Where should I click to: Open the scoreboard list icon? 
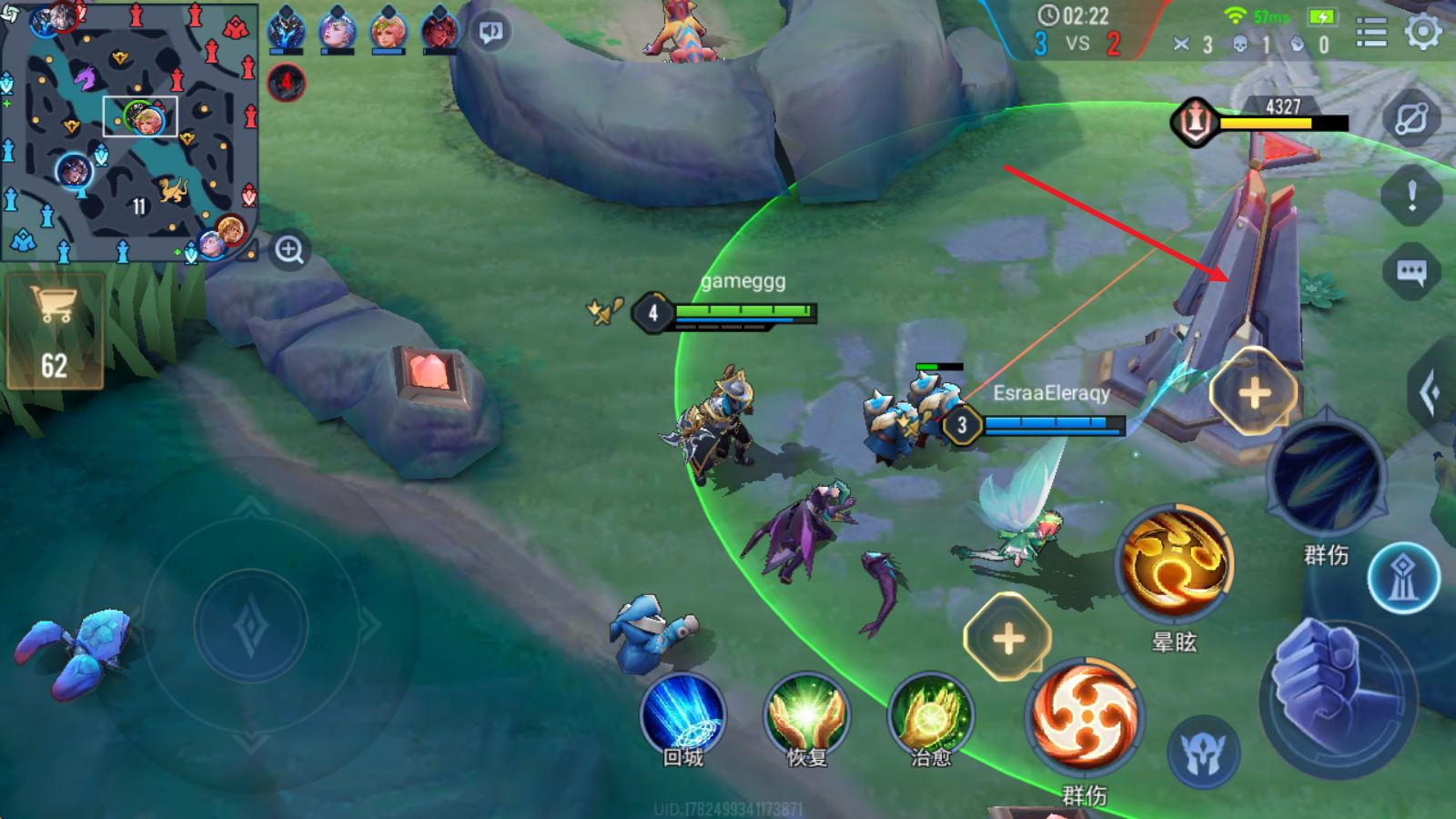click(x=1371, y=33)
